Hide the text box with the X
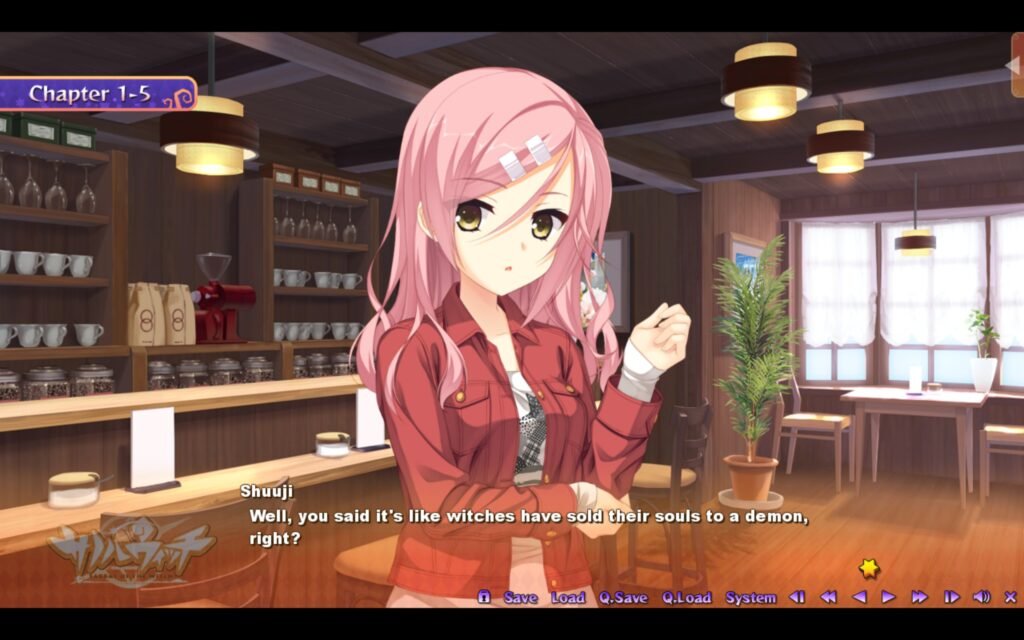Viewport: 1024px width, 640px height. 1009,597
